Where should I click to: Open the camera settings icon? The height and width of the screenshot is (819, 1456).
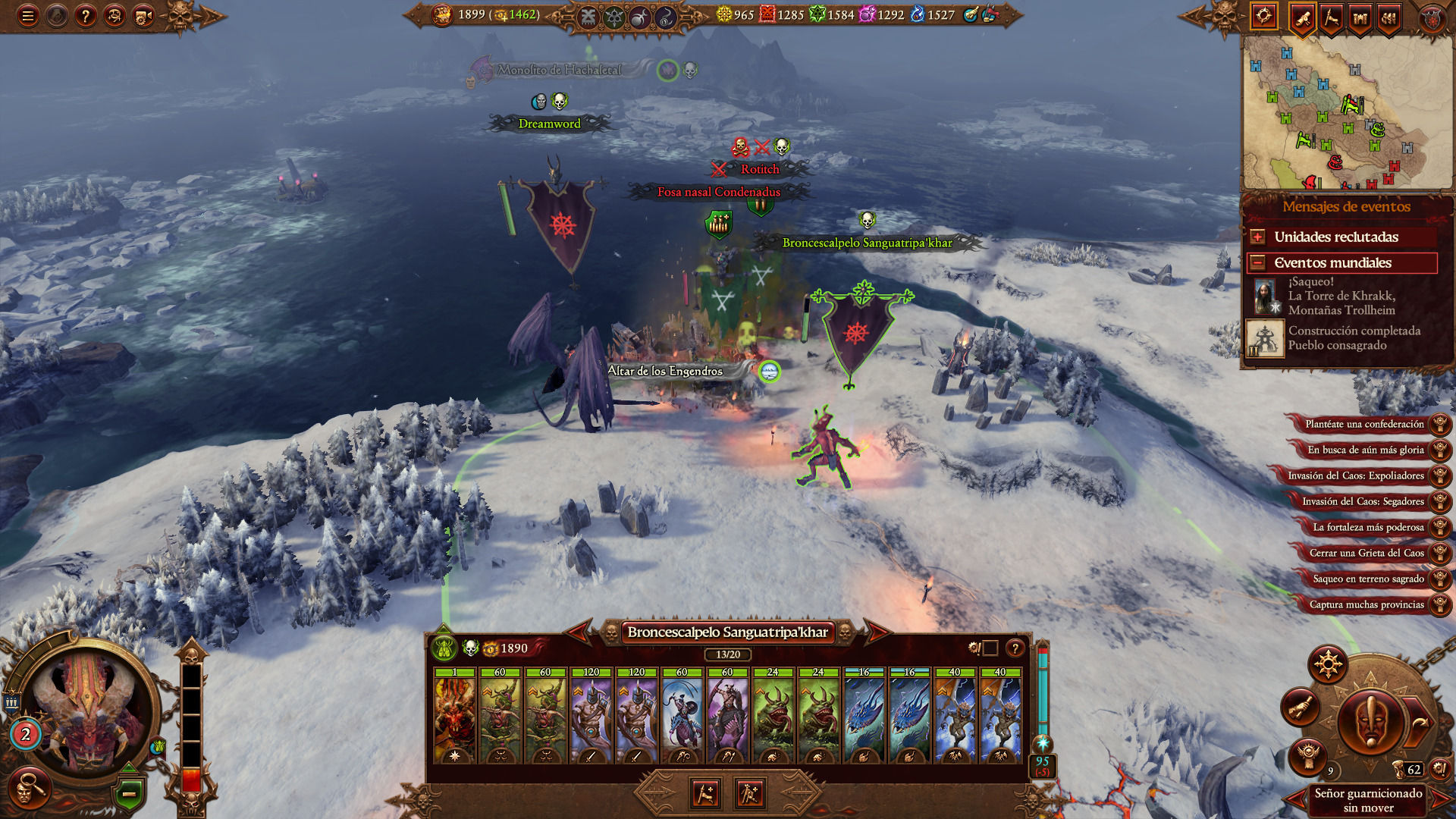pos(143,16)
